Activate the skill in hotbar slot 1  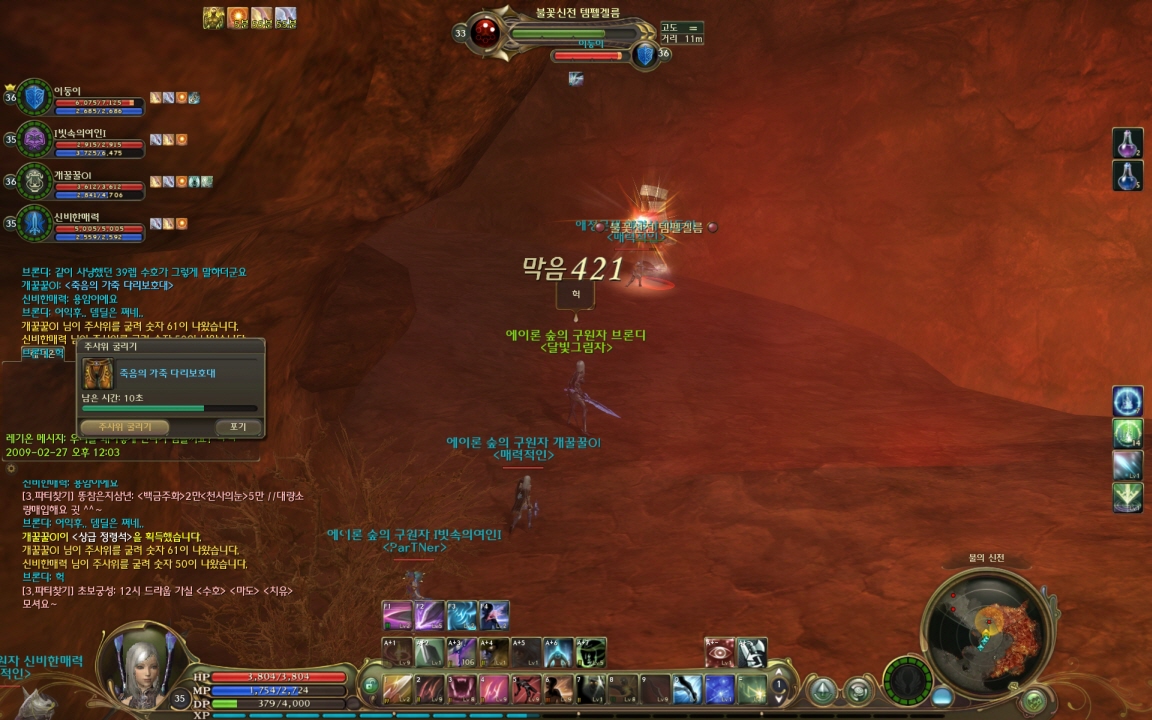click(398, 689)
